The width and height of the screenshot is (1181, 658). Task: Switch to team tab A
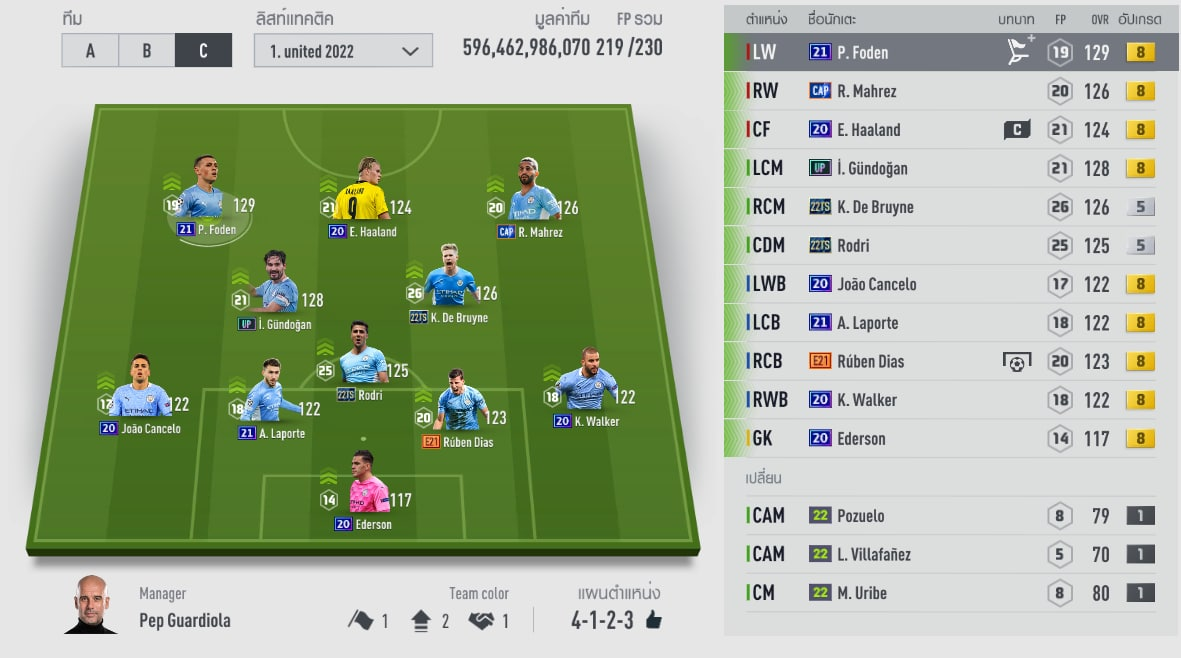[90, 51]
